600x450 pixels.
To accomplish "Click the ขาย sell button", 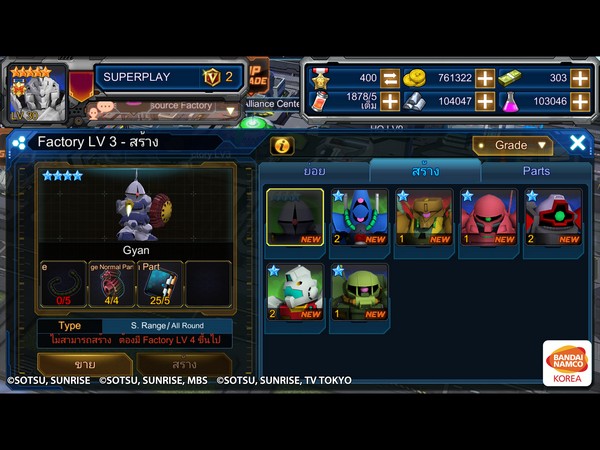I will 85,365.
